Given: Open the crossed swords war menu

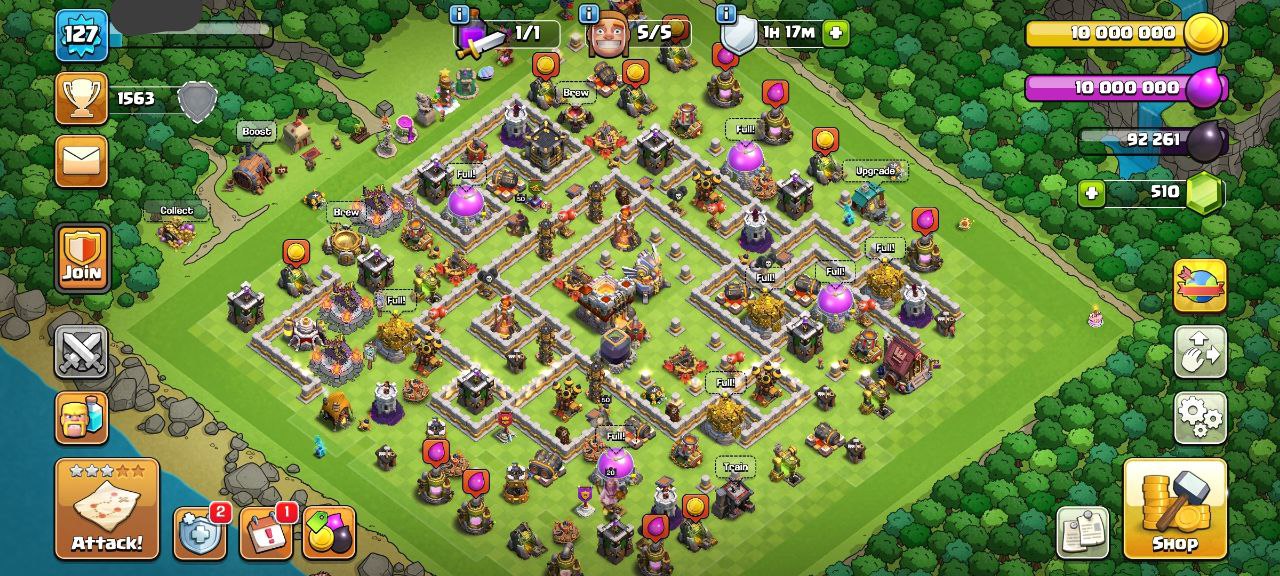Looking at the screenshot, I should pyautogui.click(x=82, y=352).
